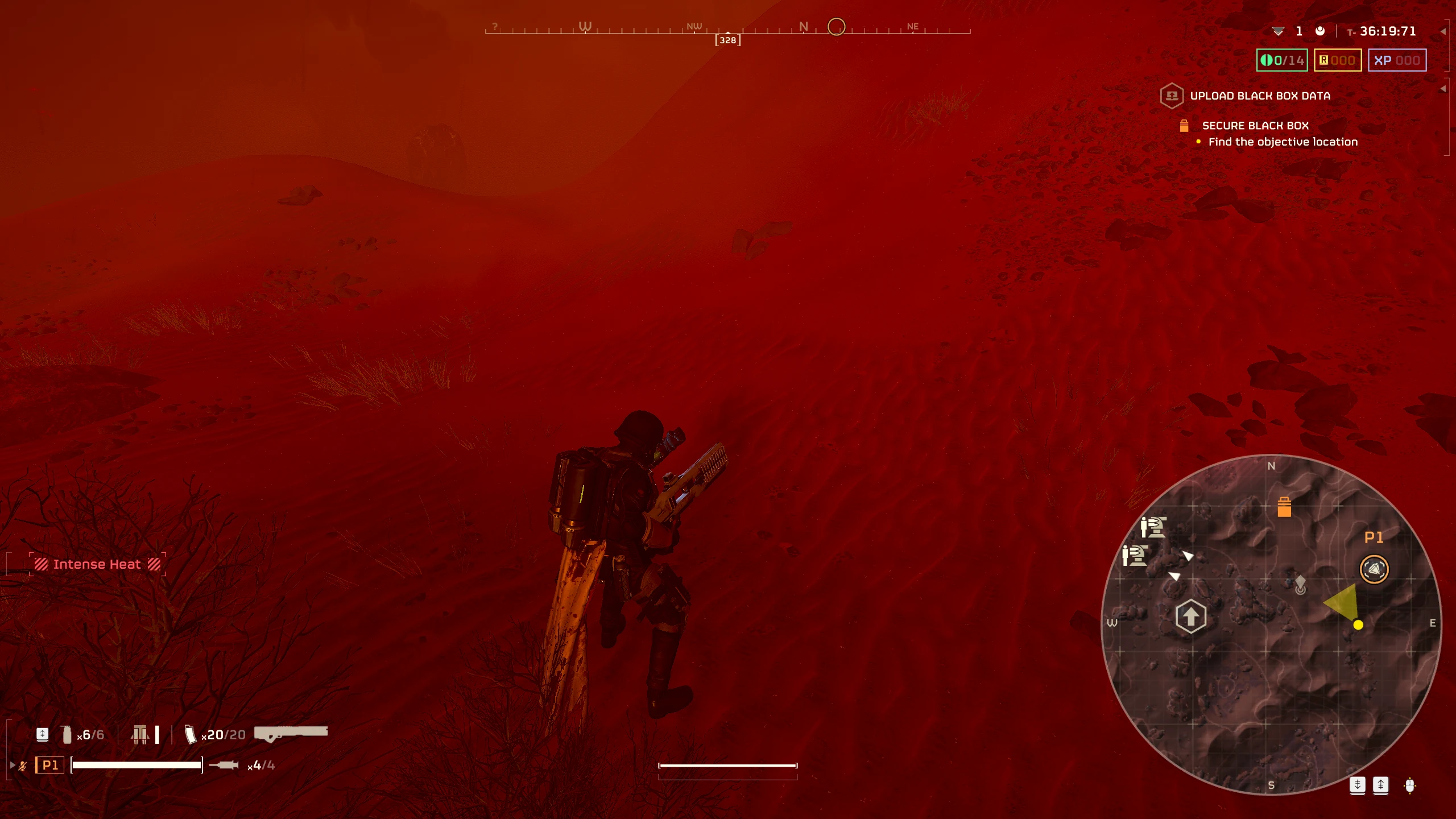Screen dimensions: 1456x819
Task: Open the Upload Black Box Data objective
Action: click(1260, 96)
